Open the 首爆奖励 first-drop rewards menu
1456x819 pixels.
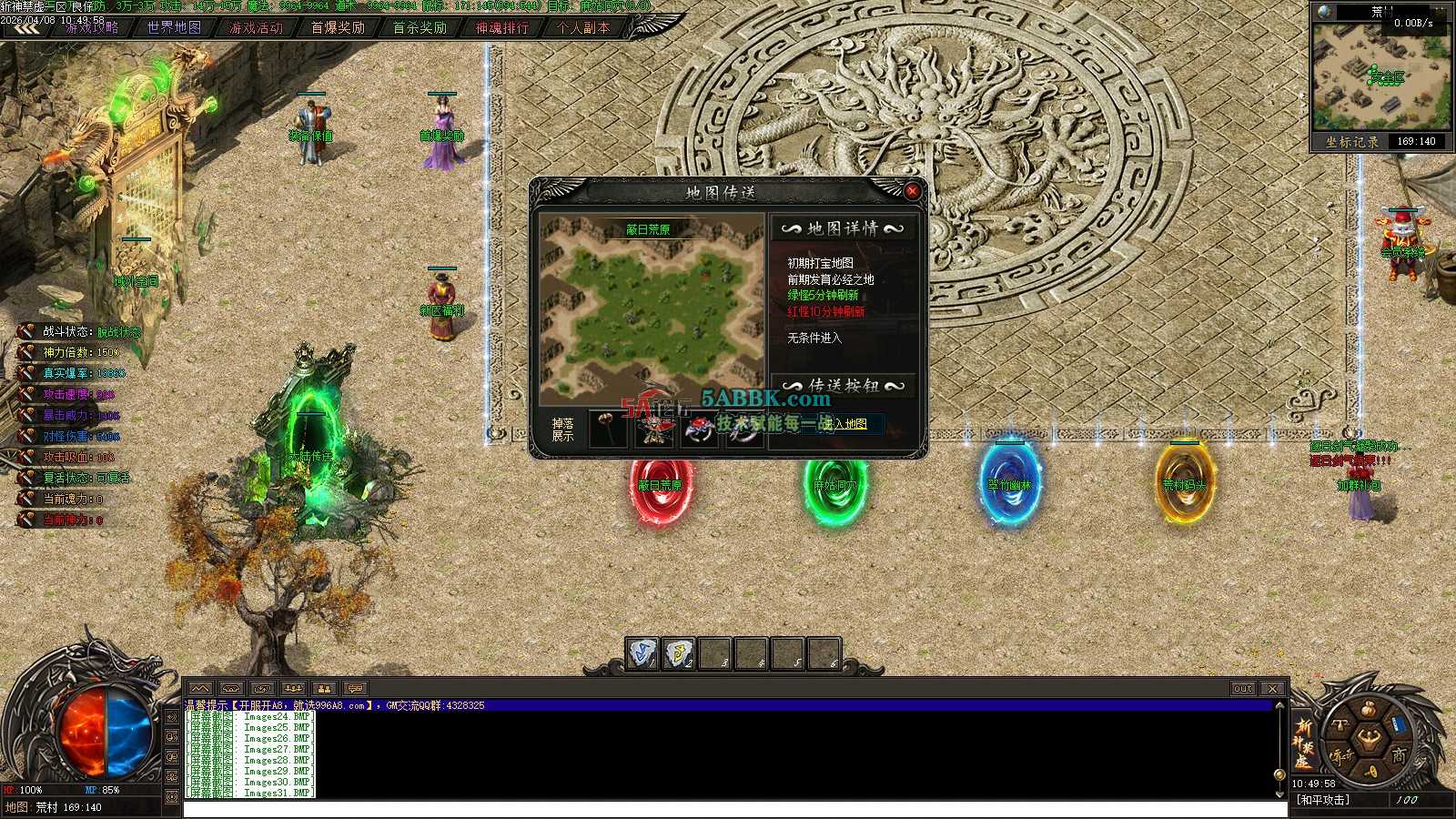pyautogui.click(x=338, y=27)
